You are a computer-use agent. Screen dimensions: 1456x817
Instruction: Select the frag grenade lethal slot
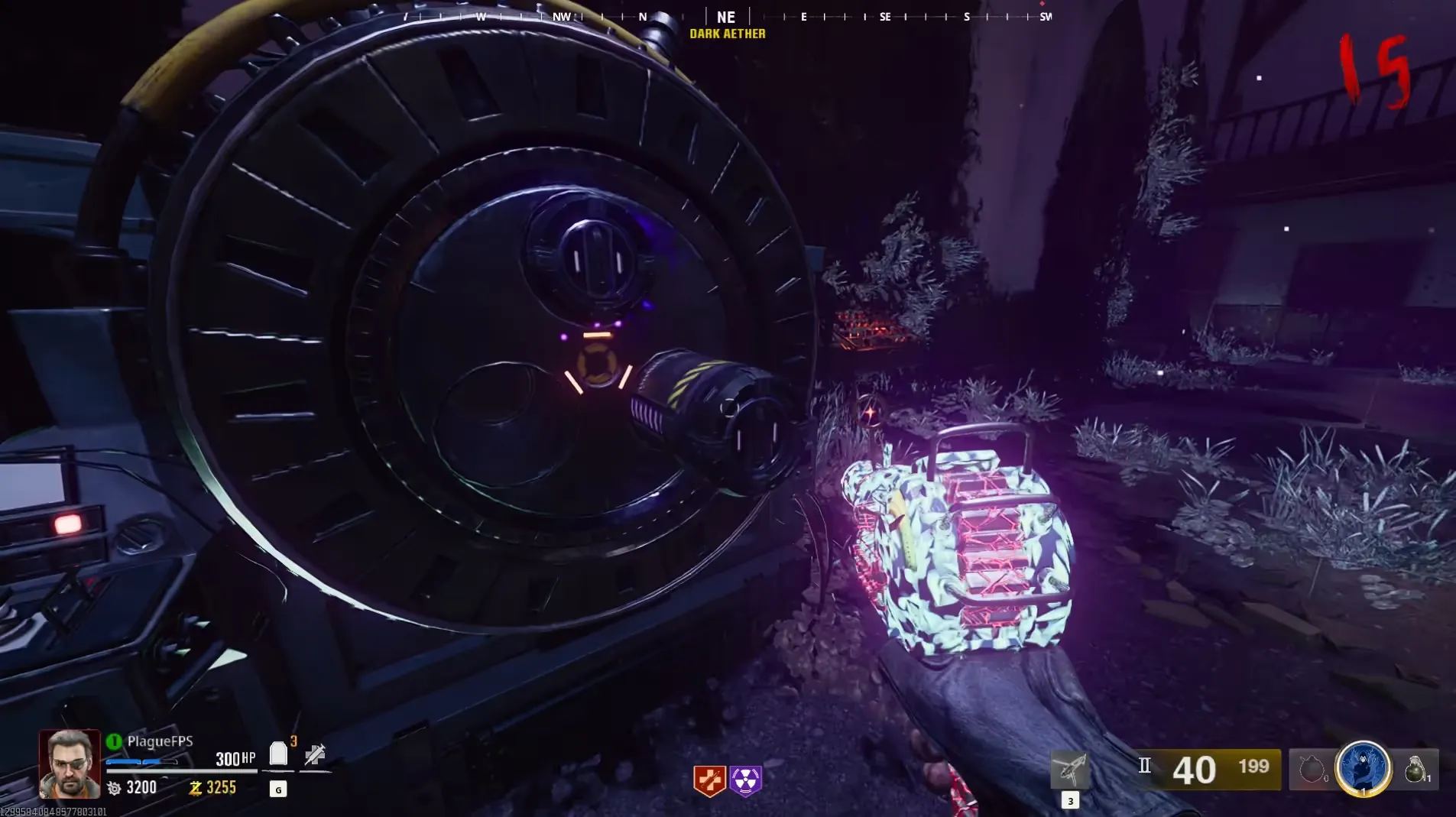tap(1415, 769)
